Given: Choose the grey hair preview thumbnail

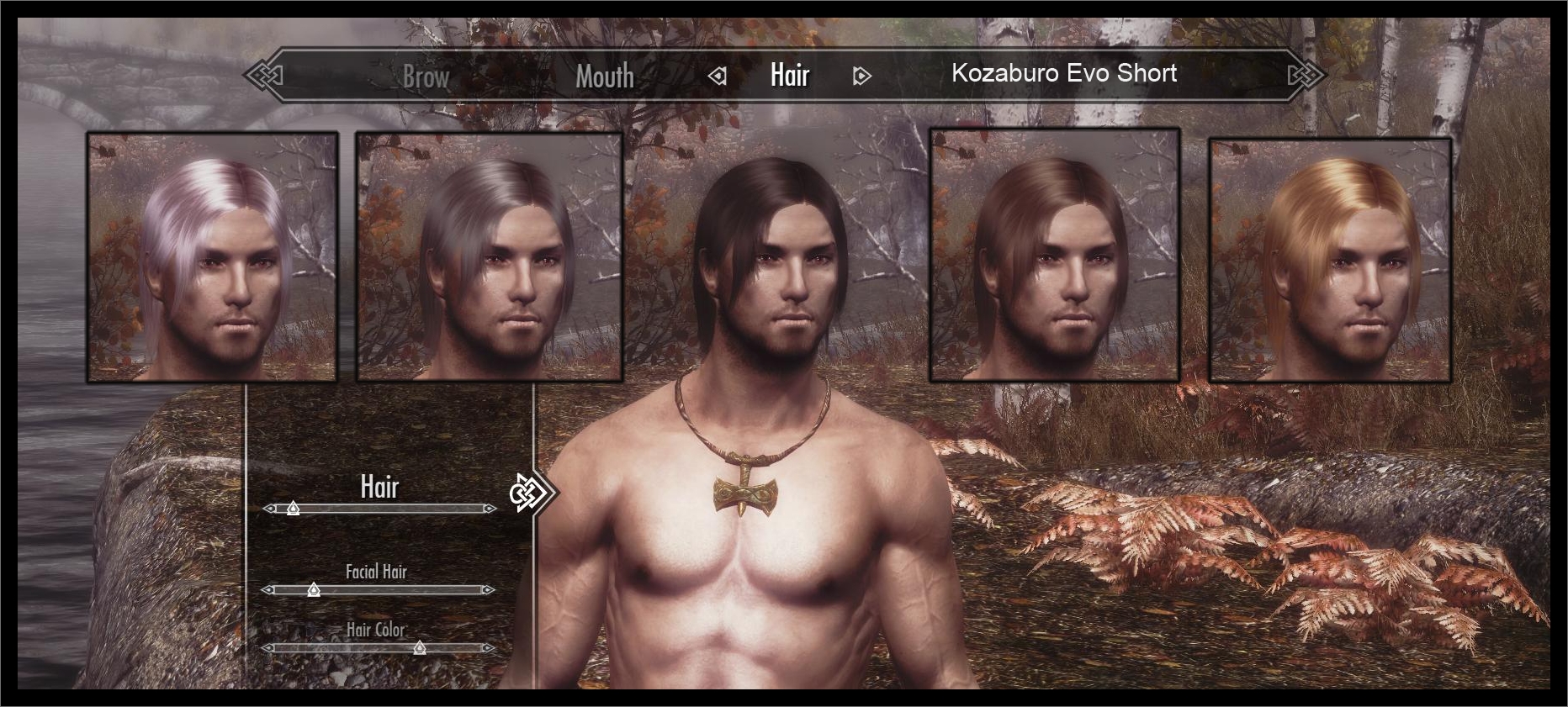Looking at the screenshot, I should [x=489, y=256].
